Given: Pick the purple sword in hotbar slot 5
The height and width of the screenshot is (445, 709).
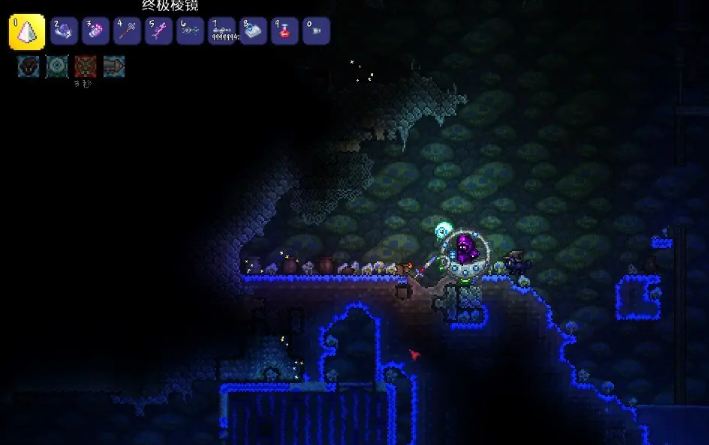Looking at the screenshot, I should 159,31.
